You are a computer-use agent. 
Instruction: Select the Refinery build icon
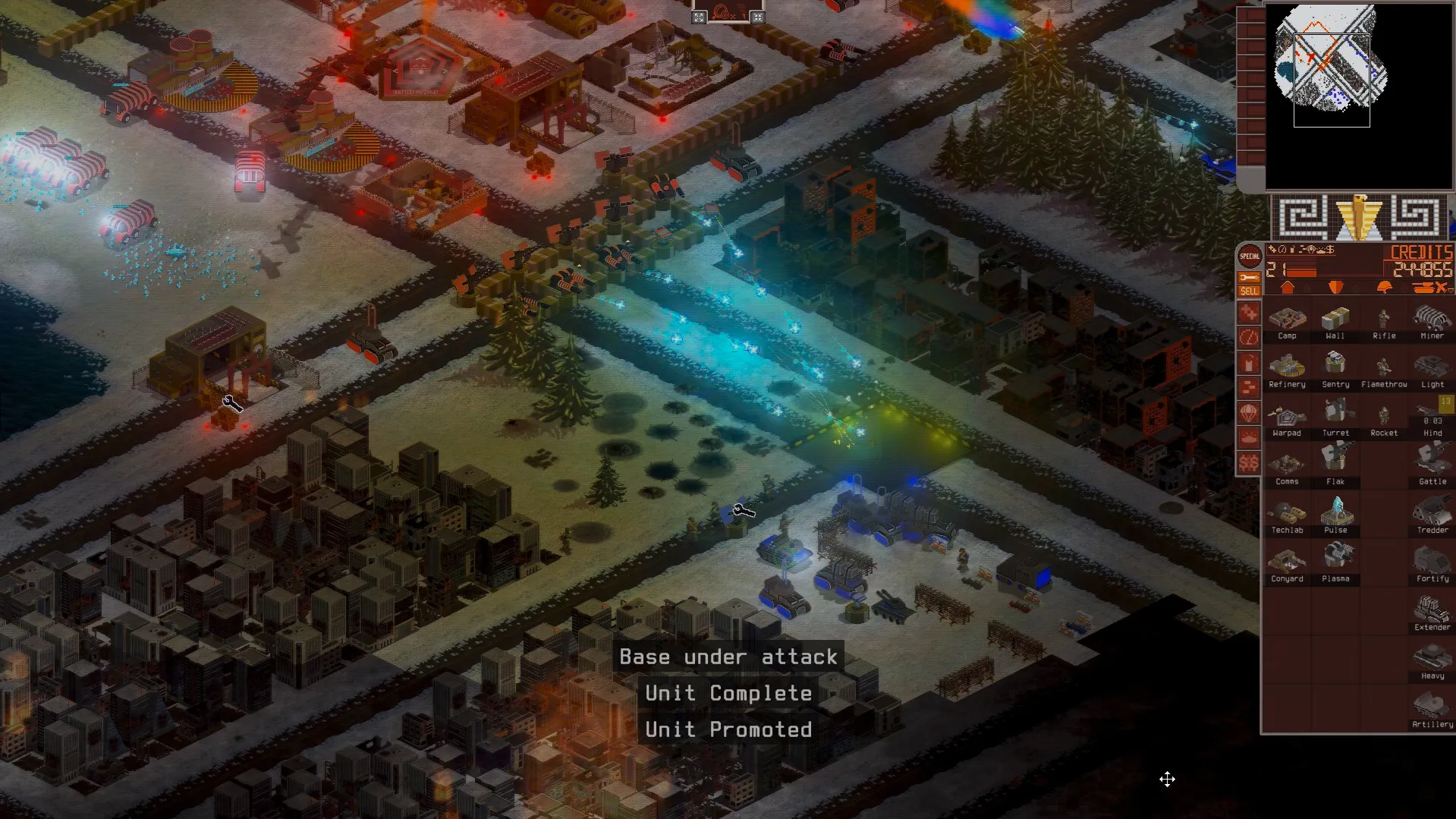(1288, 368)
